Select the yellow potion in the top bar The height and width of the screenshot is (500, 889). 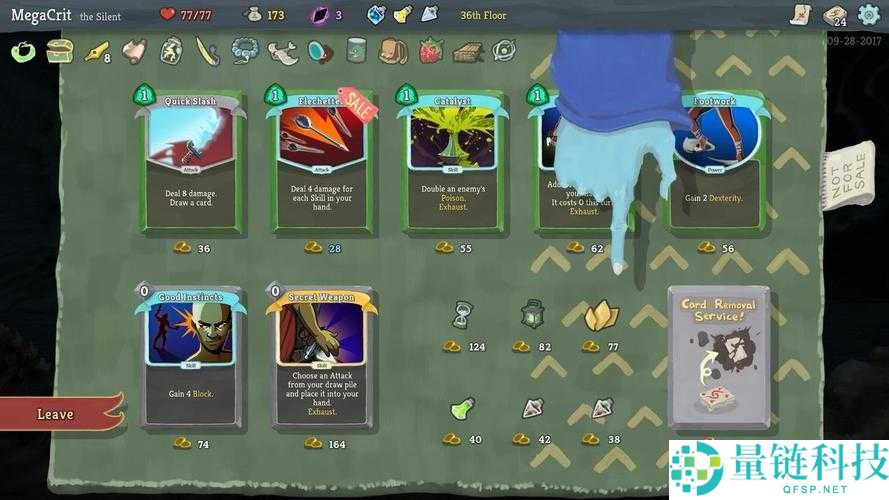[402, 15]
